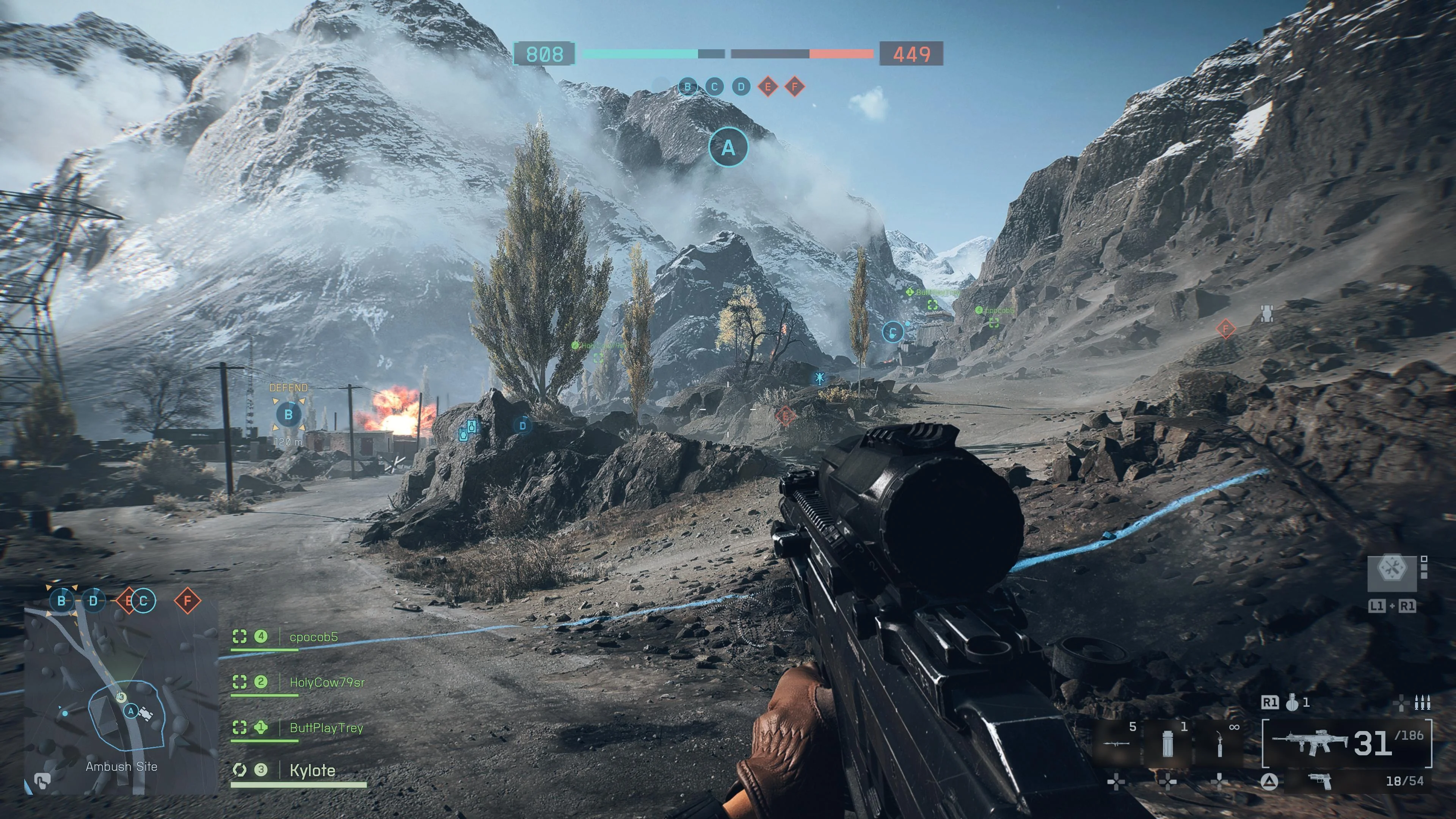This screenshot has width=1456, height=819.
Task: Choose ButtPlayTrey from the squad list
Action: (x=326, y=728)
